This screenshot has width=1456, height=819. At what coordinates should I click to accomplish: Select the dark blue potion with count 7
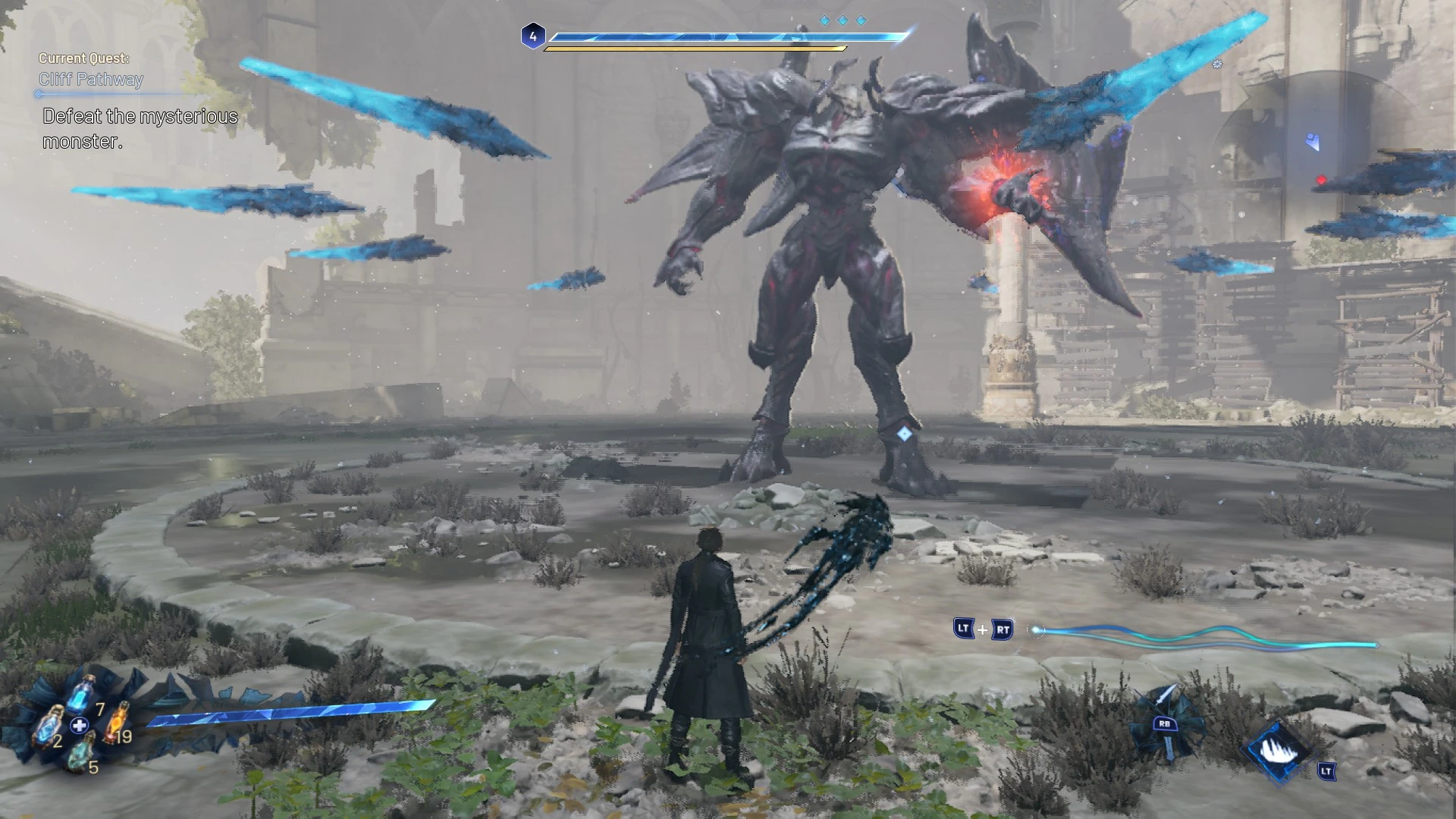(85, 694)
